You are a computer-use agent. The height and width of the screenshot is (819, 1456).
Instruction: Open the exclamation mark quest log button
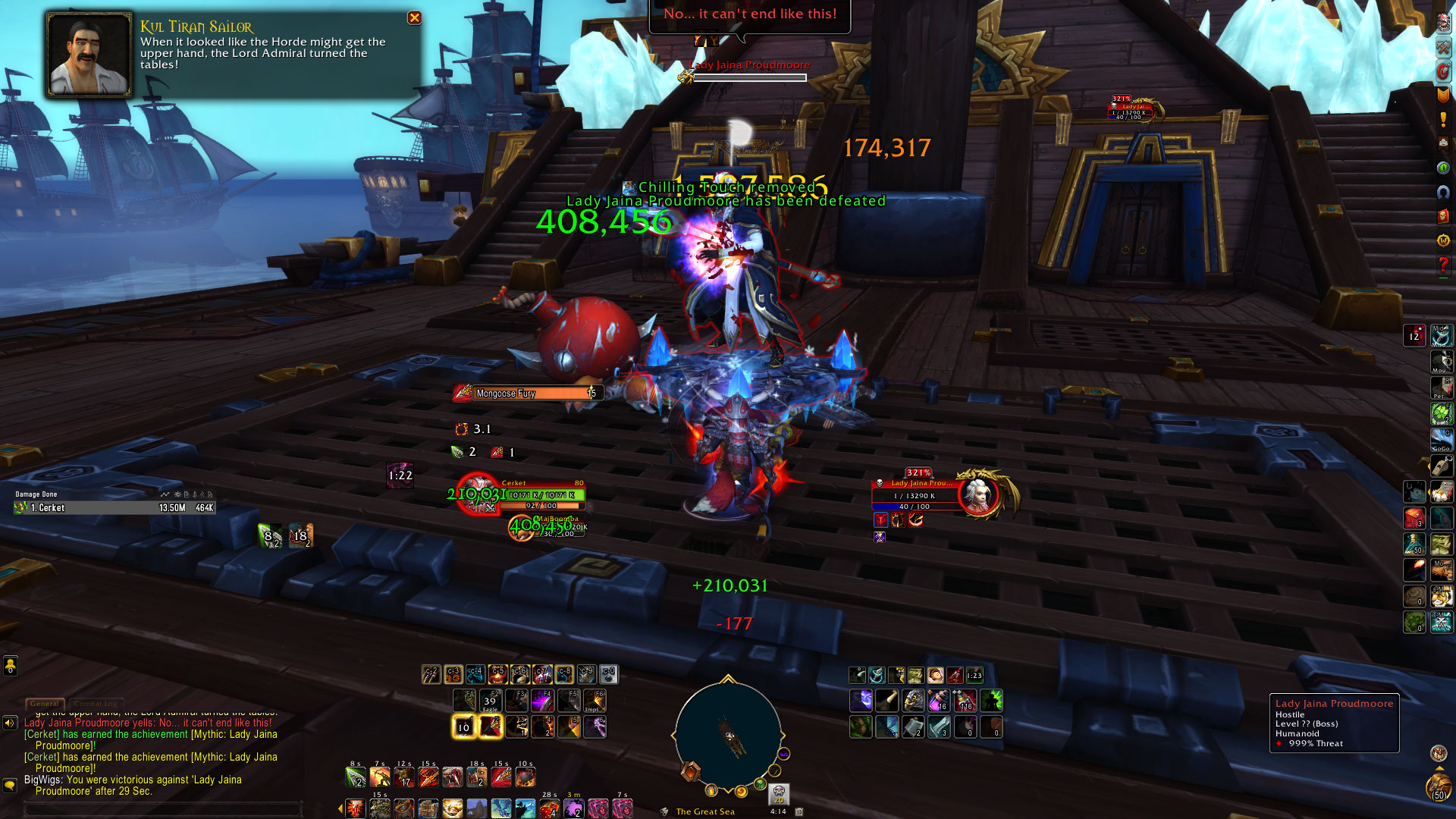pyautogui.click(x=1443, y=119)
